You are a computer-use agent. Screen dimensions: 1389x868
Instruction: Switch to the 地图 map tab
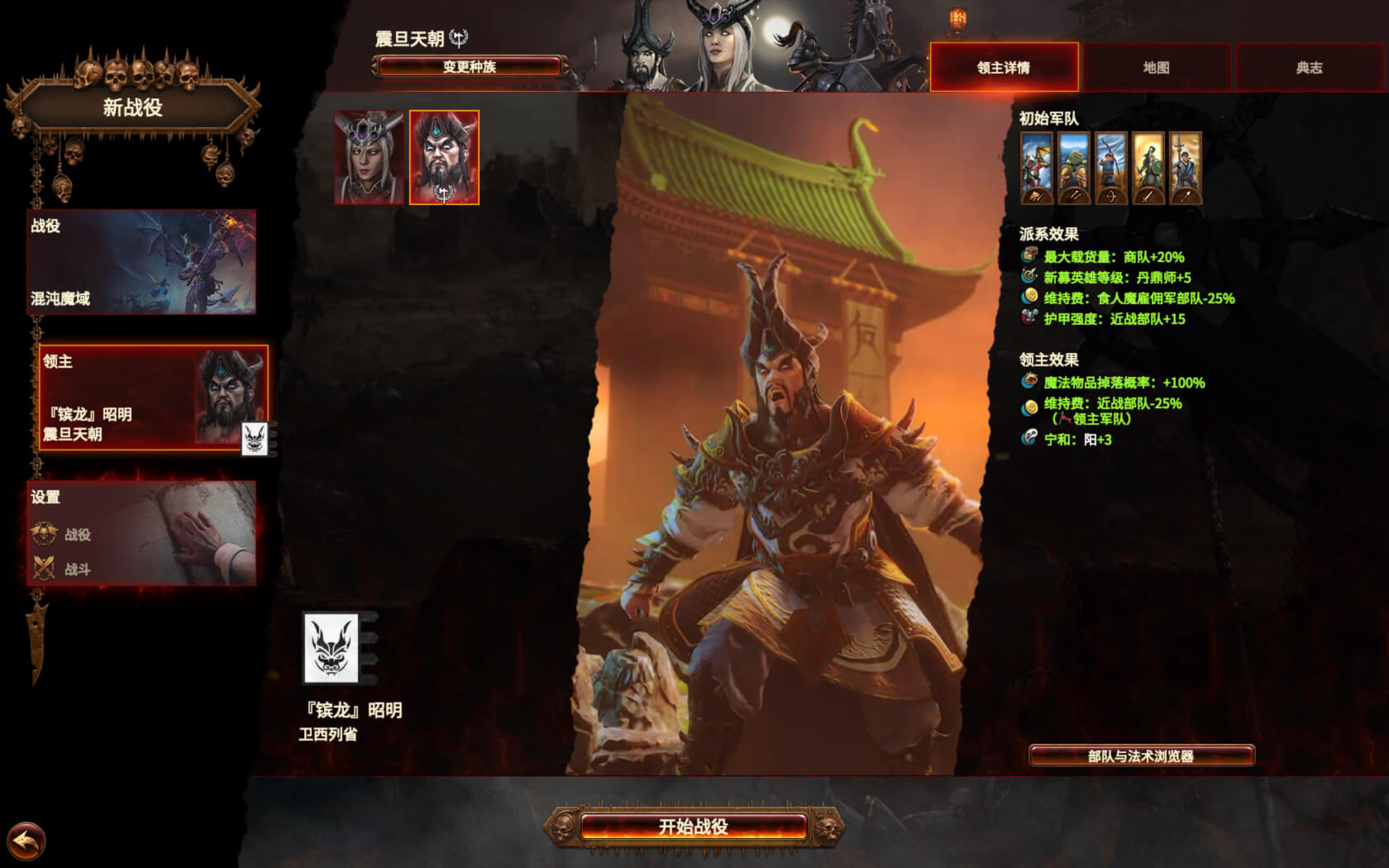(x=1156, y=67)
